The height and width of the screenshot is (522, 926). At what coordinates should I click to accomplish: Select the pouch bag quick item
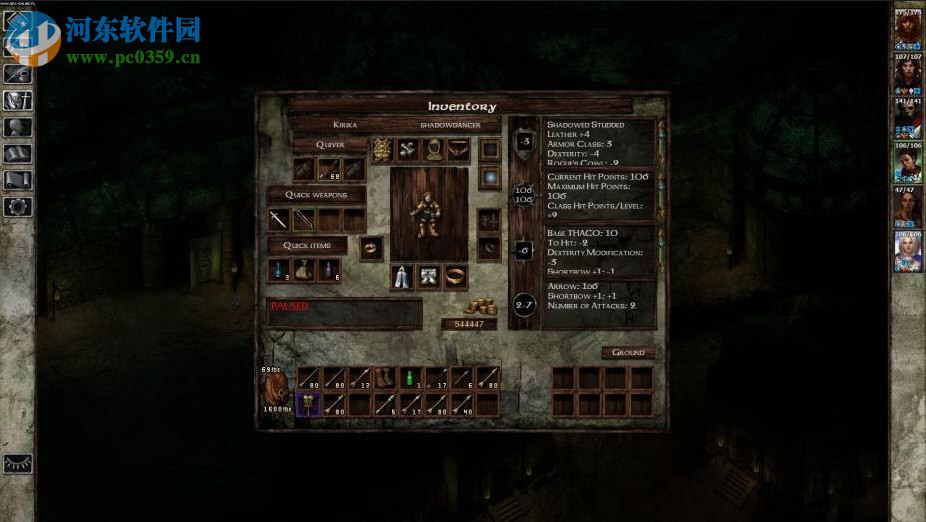[303, 270]
